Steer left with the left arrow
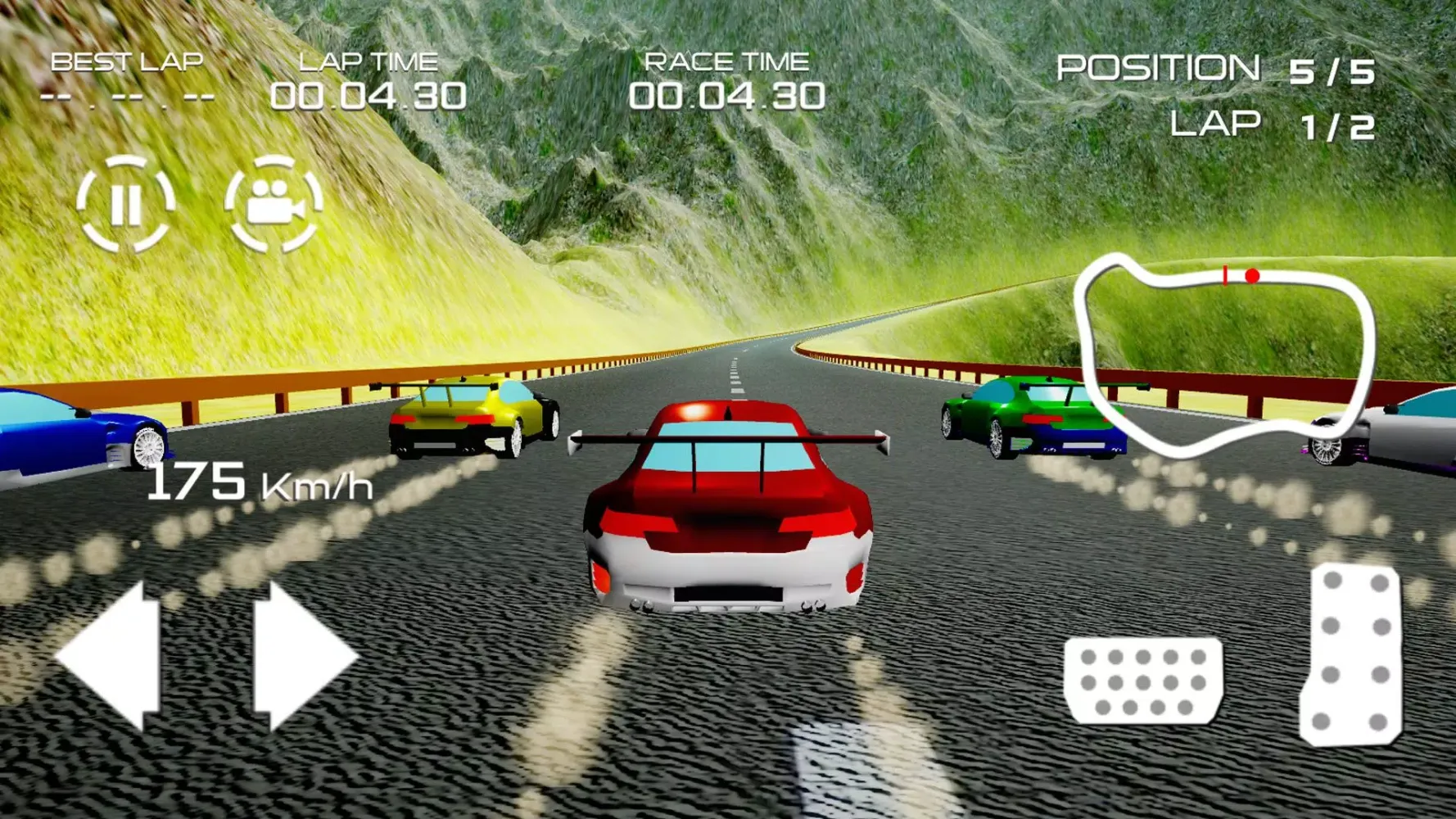 [x=111, y=655]
